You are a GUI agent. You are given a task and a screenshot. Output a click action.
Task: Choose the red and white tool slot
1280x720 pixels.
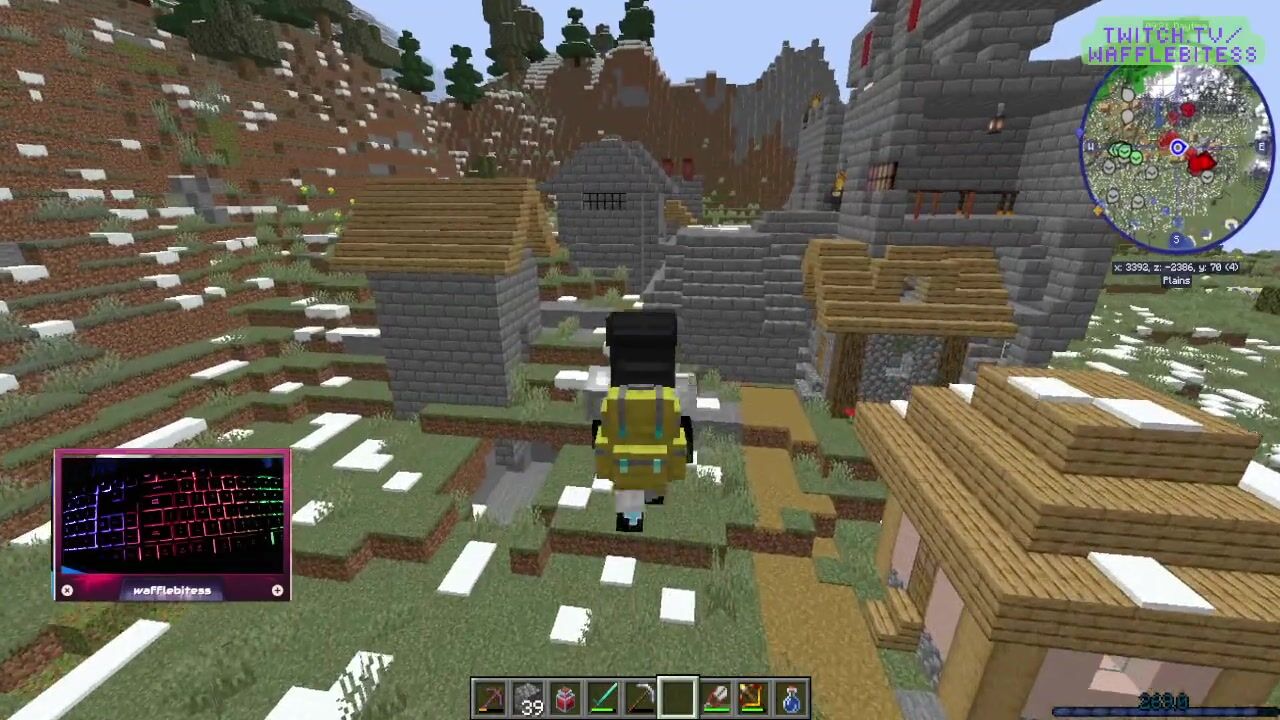point(716,698)
